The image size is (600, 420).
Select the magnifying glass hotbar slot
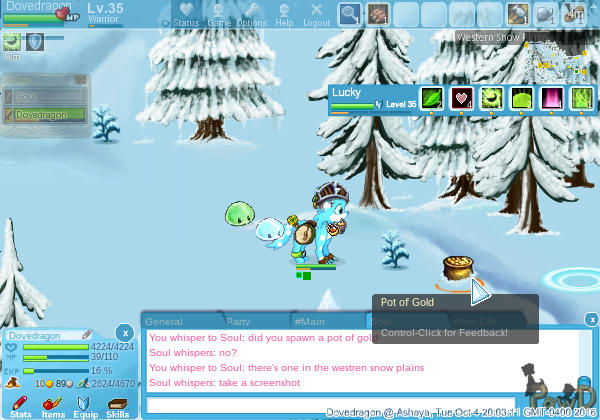350,14
